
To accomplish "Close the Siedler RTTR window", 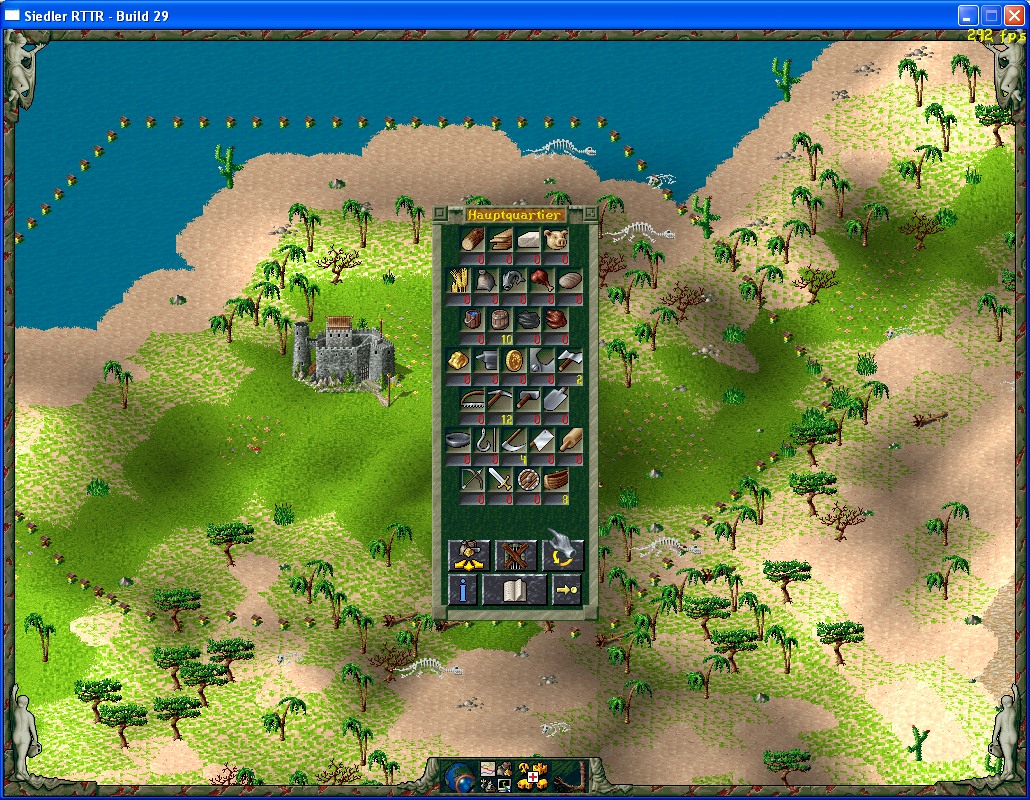I will pos(1013,14).
